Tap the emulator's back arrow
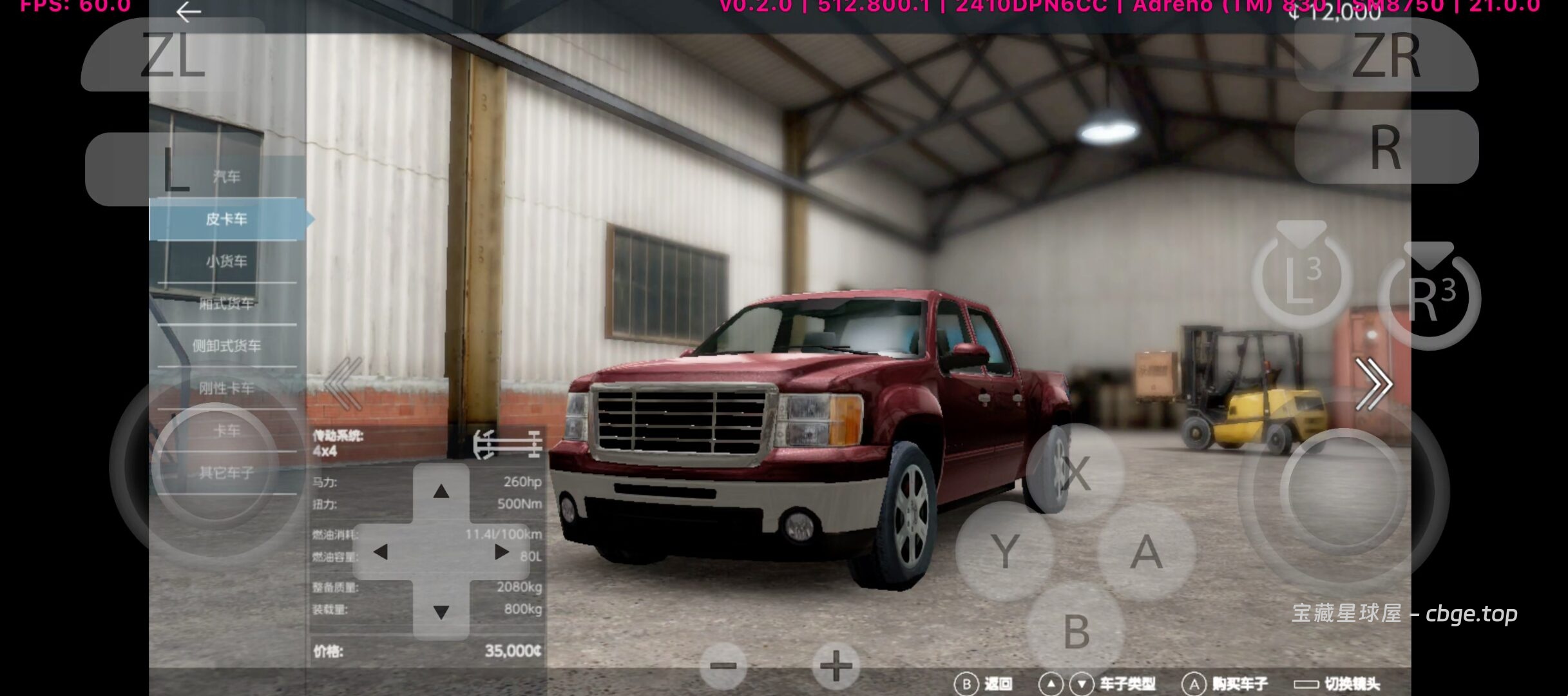The image size is (1568, 696). click(x=188, y=12)
